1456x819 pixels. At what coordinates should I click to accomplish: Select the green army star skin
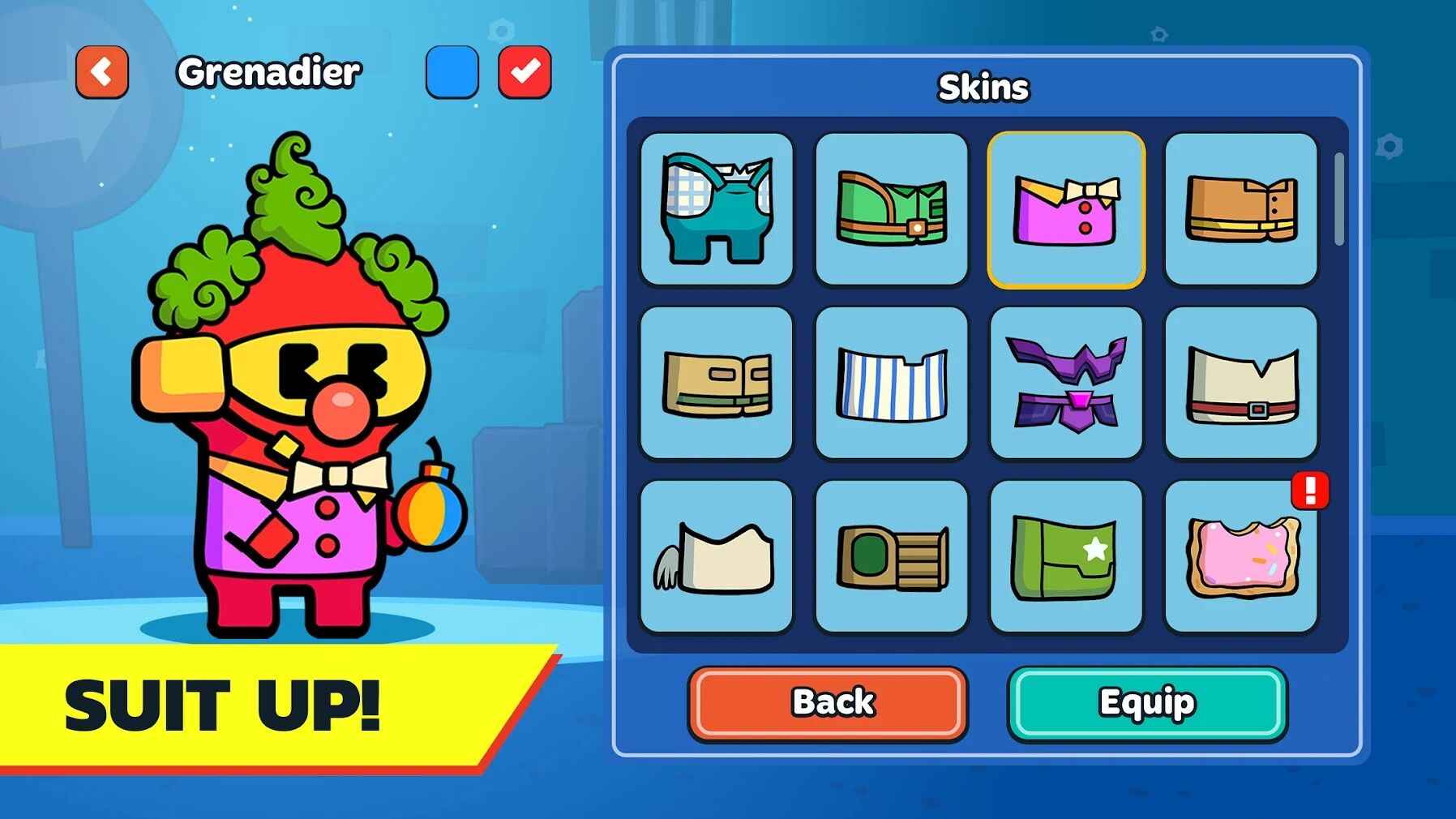(x=1066, y=556)
